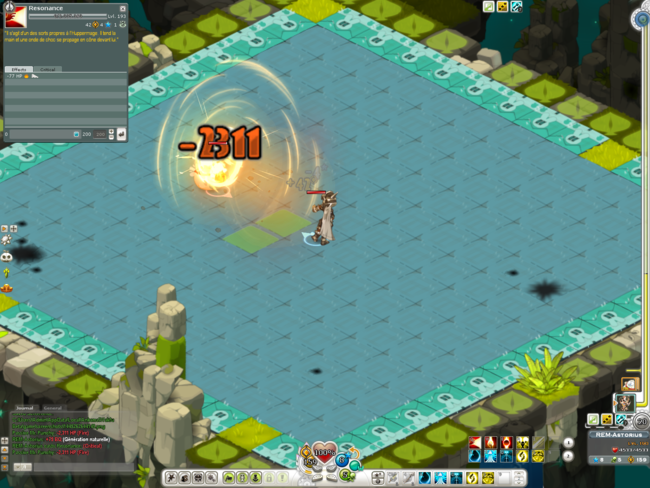Activate the red Resonance spell in the spell grid
The width and height of the screenshot is (650, 488).
click(474, 443)
